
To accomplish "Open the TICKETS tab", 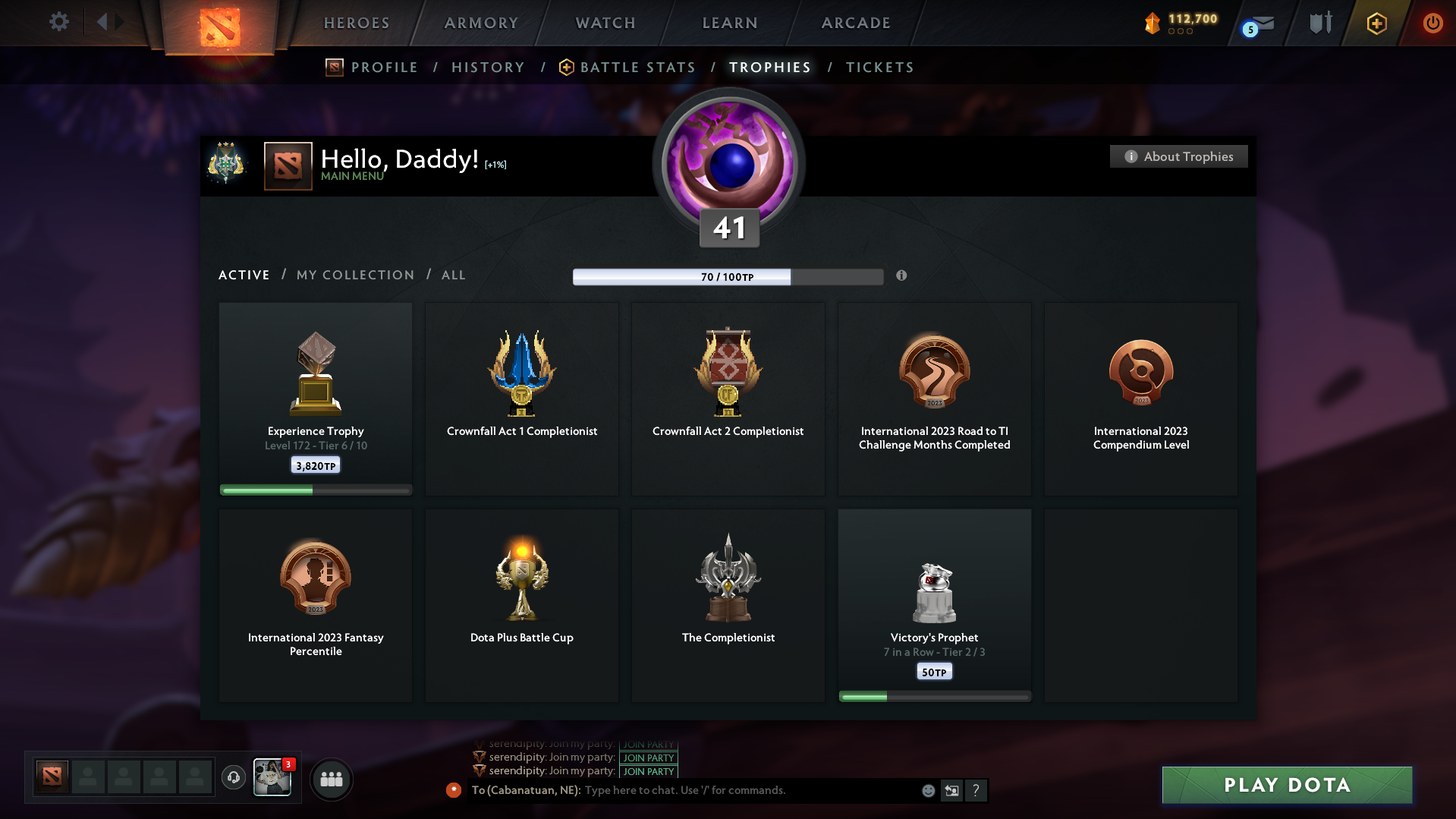I will coord(879,67).
